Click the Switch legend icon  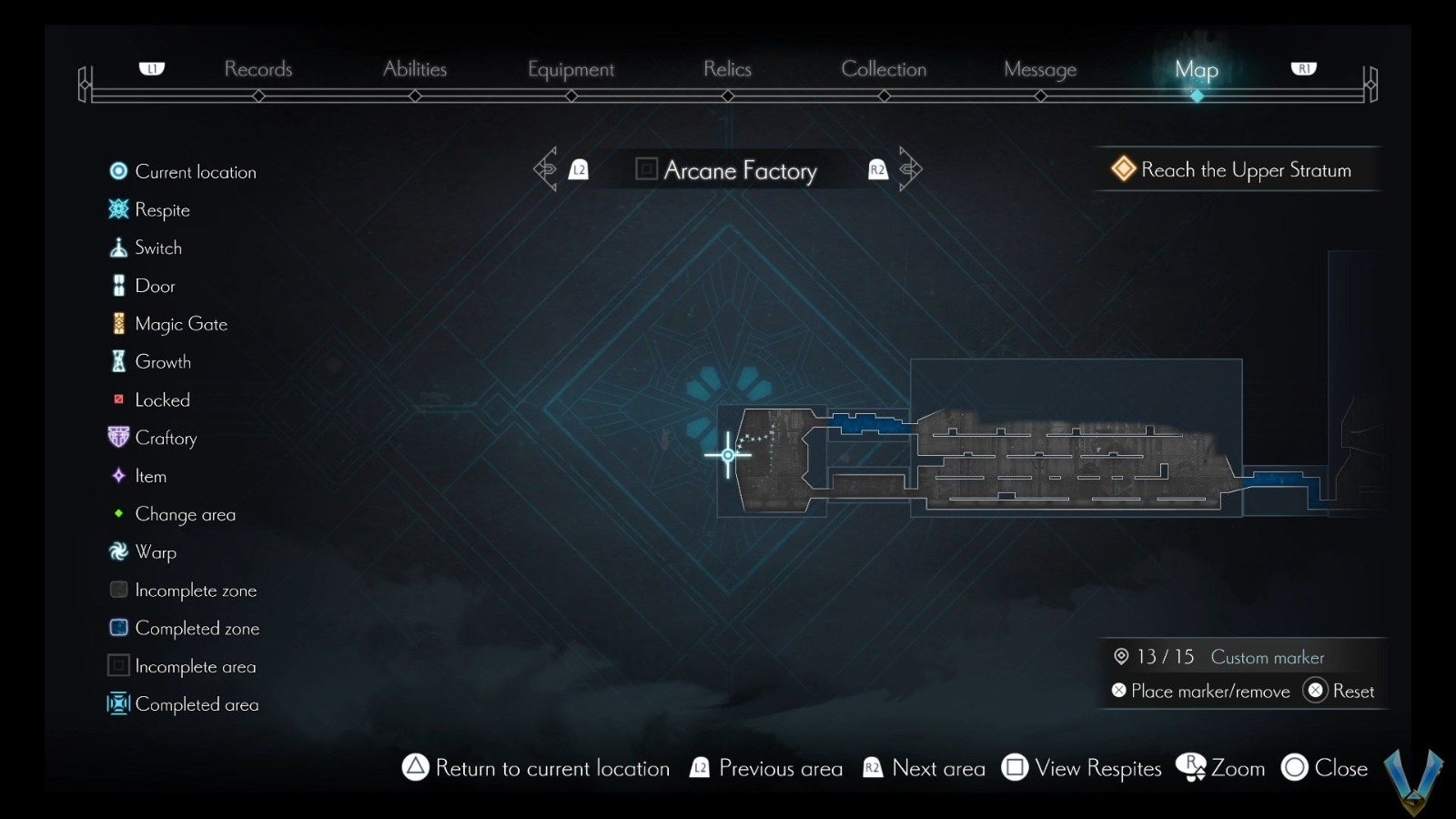click(x=118, y=248)
